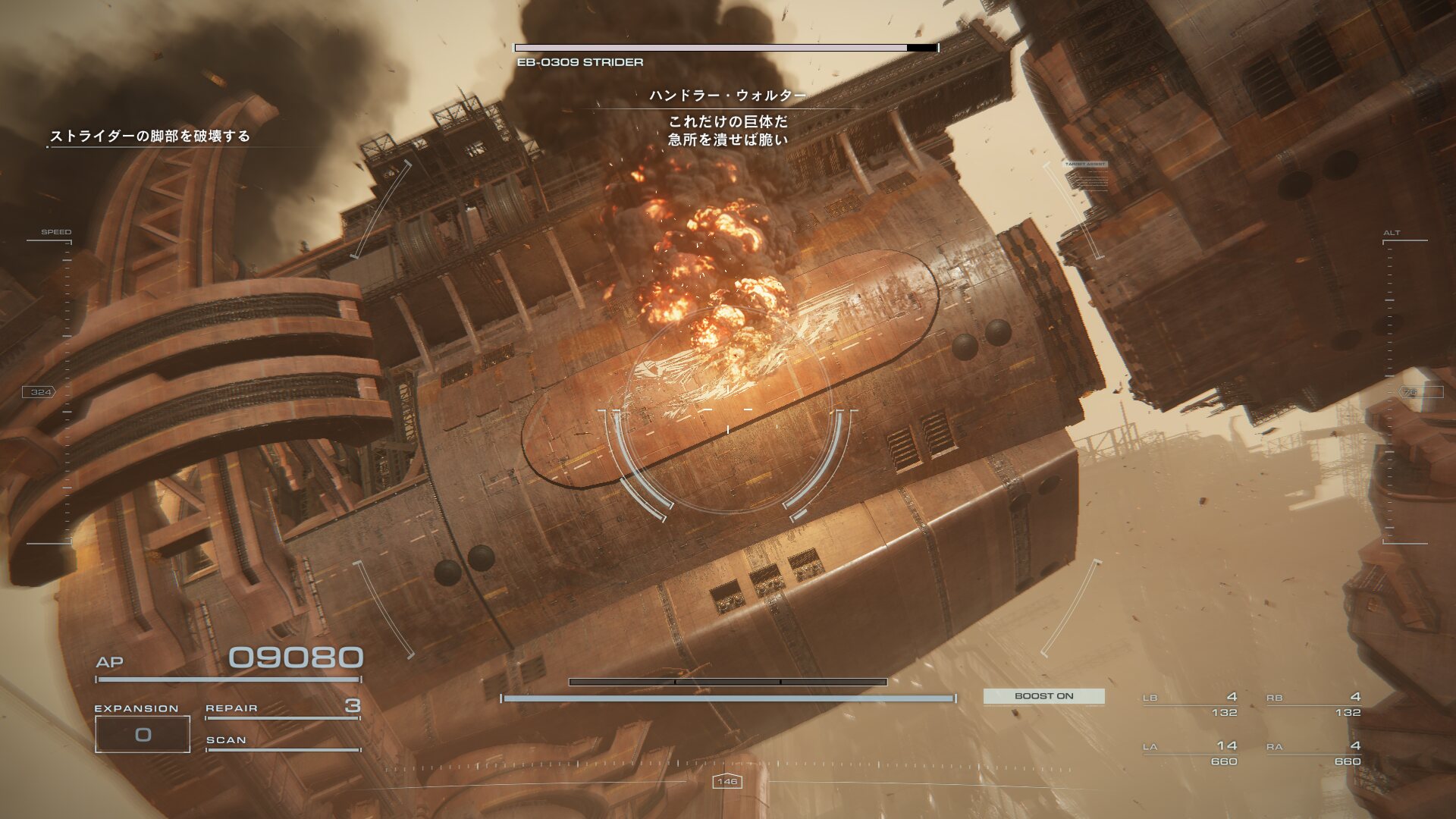
Task: Trigger the SCAN function
Action: point(282,741)
